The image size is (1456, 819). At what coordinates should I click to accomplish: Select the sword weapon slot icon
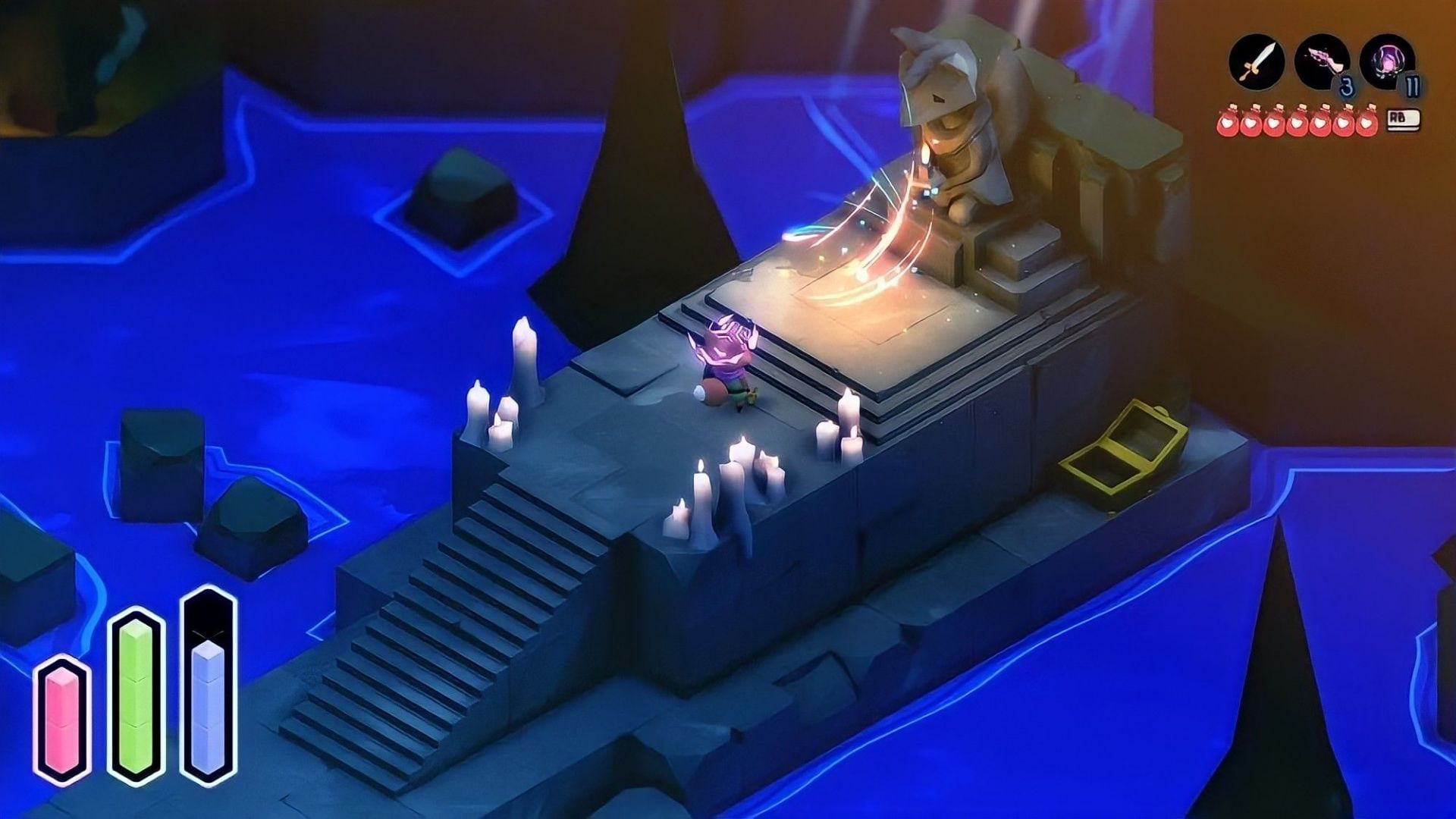1258,61
